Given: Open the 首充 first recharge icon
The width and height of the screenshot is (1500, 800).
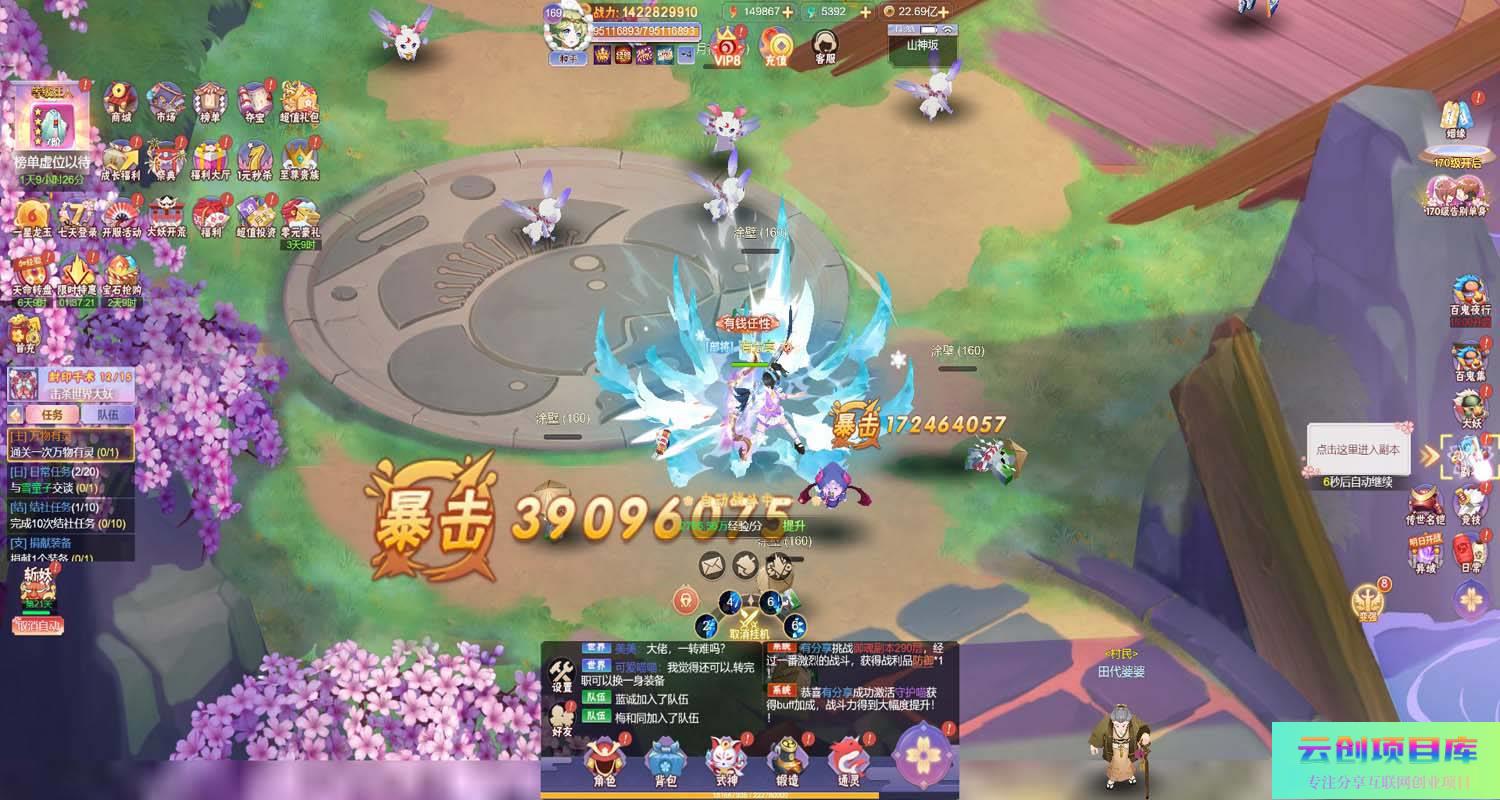Looking at the screenshot, I should click(23, 335).
